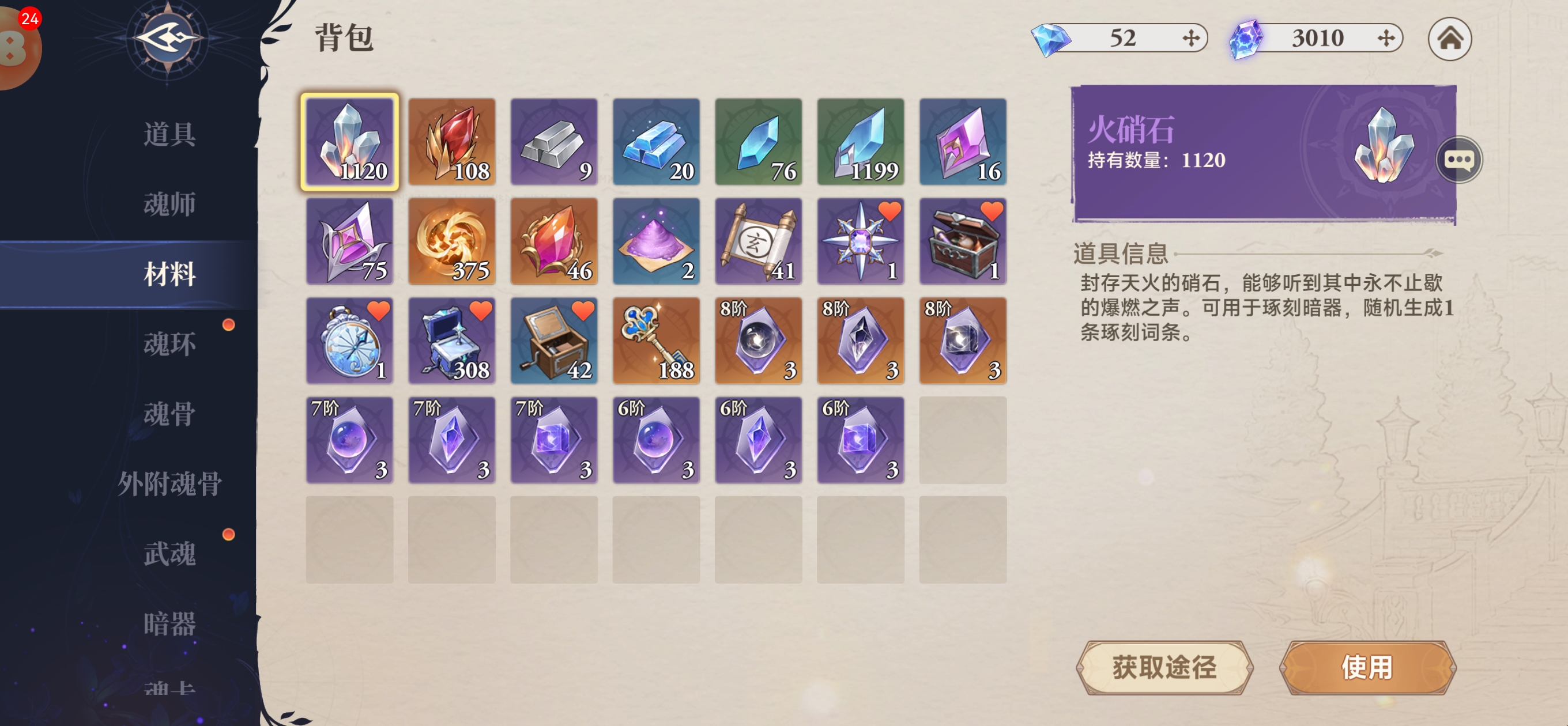
Task: Click the 使用 button
Action: (x=1367, y=667)
